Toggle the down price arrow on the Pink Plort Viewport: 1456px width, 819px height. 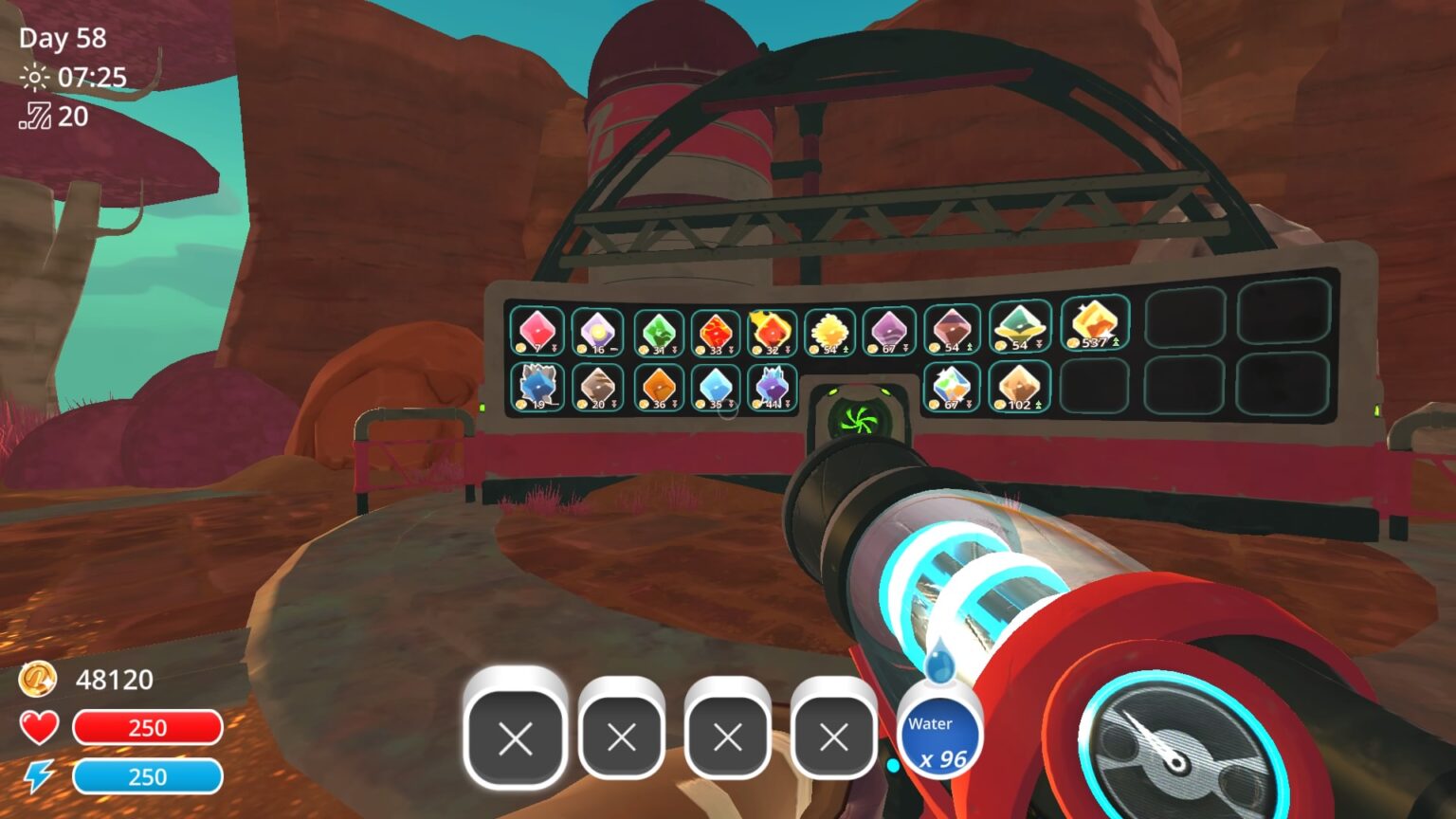pyautogui.click(x=555, y=350)
